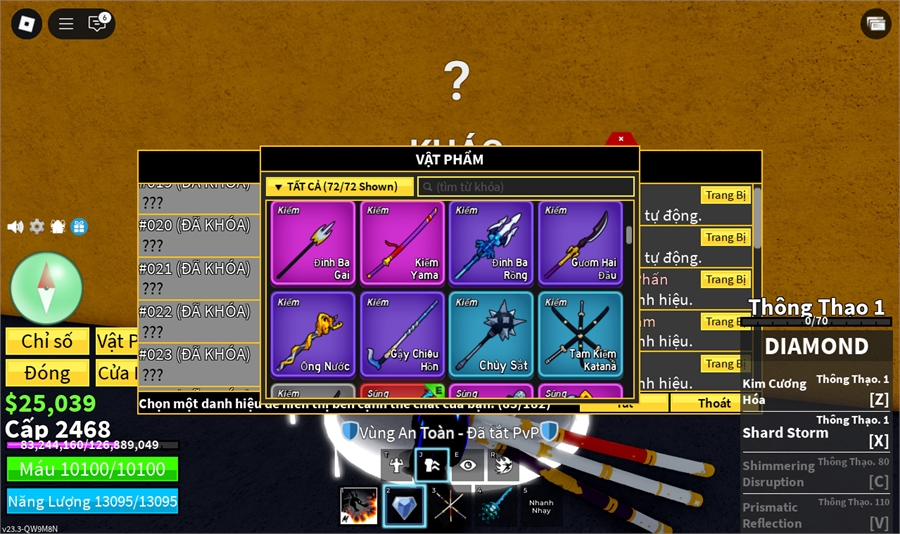Viewport: 900px width, 534px height.
Task: Toggle the sound speaker icon
Action: click(x=15, y=227)
